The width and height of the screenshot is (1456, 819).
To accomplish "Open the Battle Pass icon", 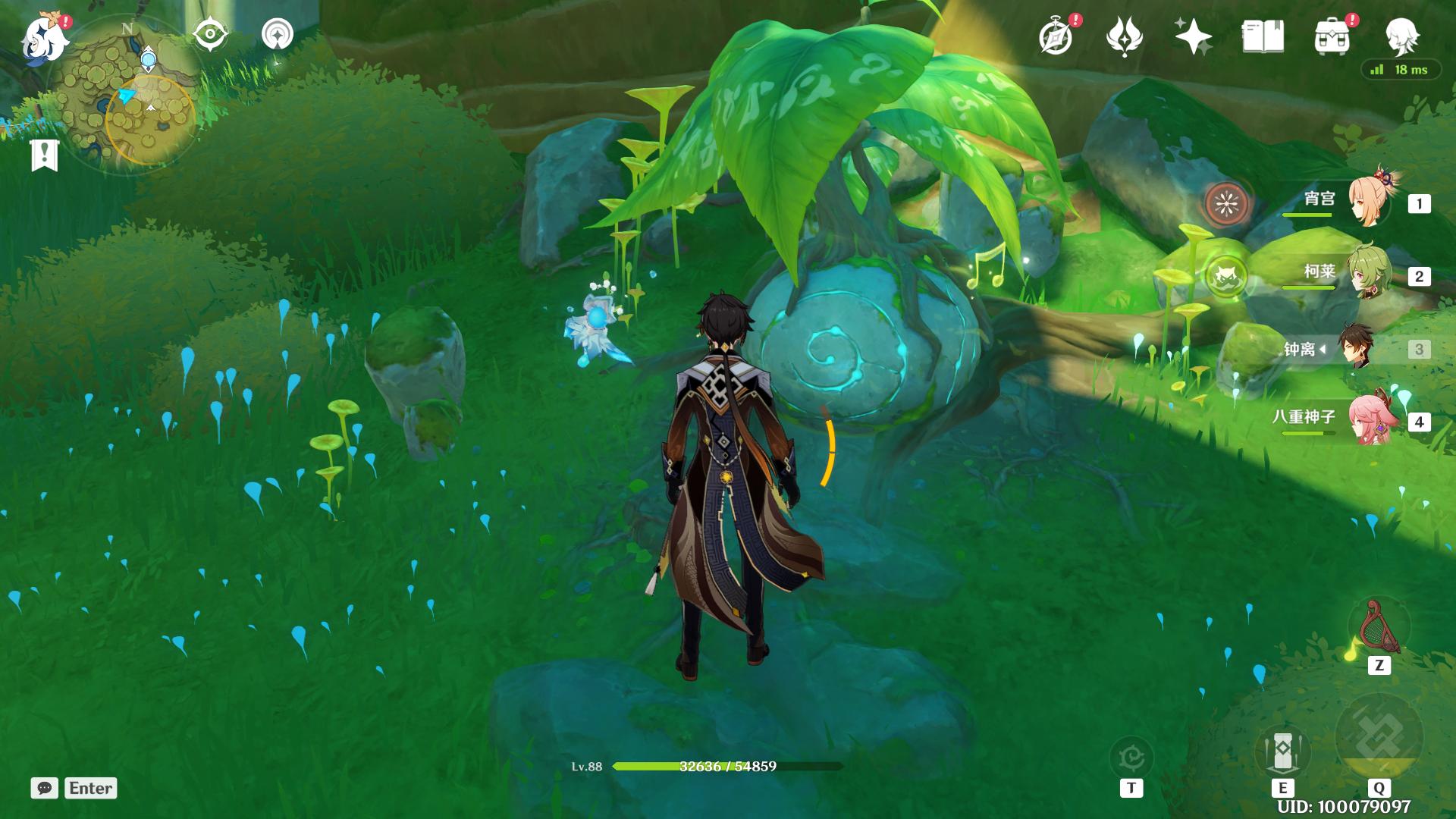I will click(1124, 36).
